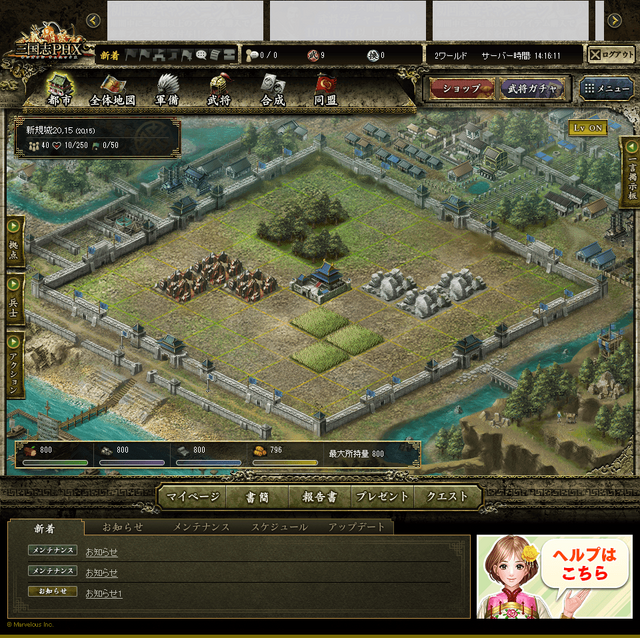Open the 武将 generals menu
The image size is (640, 638).
click(x=219, y=90)
